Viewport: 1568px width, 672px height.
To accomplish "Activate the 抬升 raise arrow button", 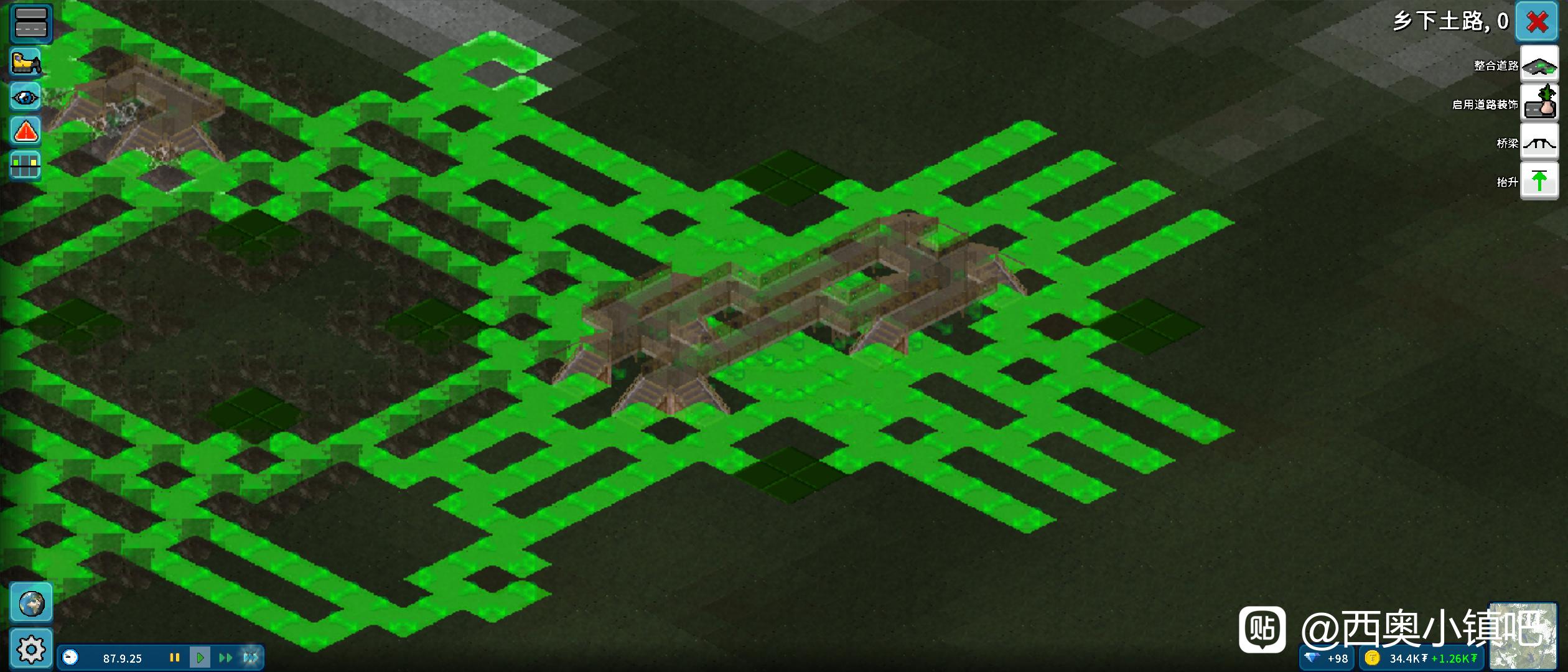I will pyautogui.click(x=1539, y=181).
